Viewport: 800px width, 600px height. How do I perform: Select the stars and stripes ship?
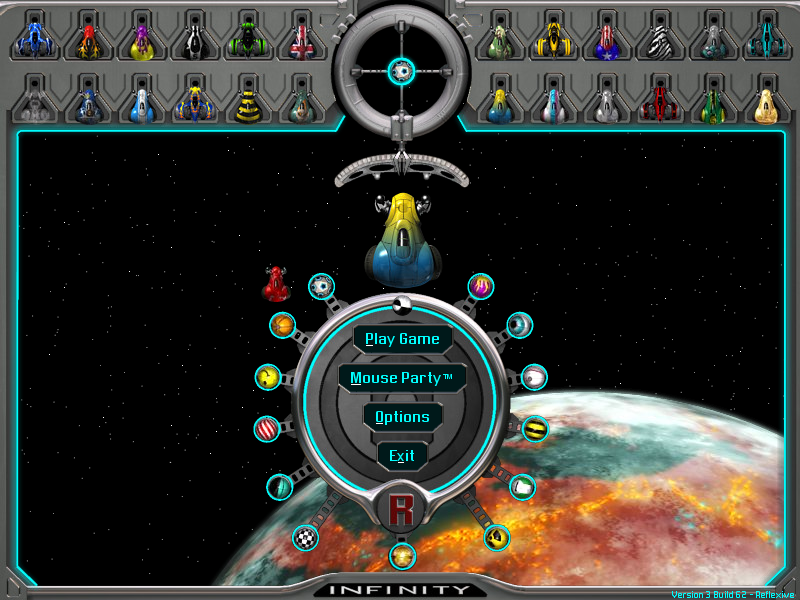click(x=606, y=42)
